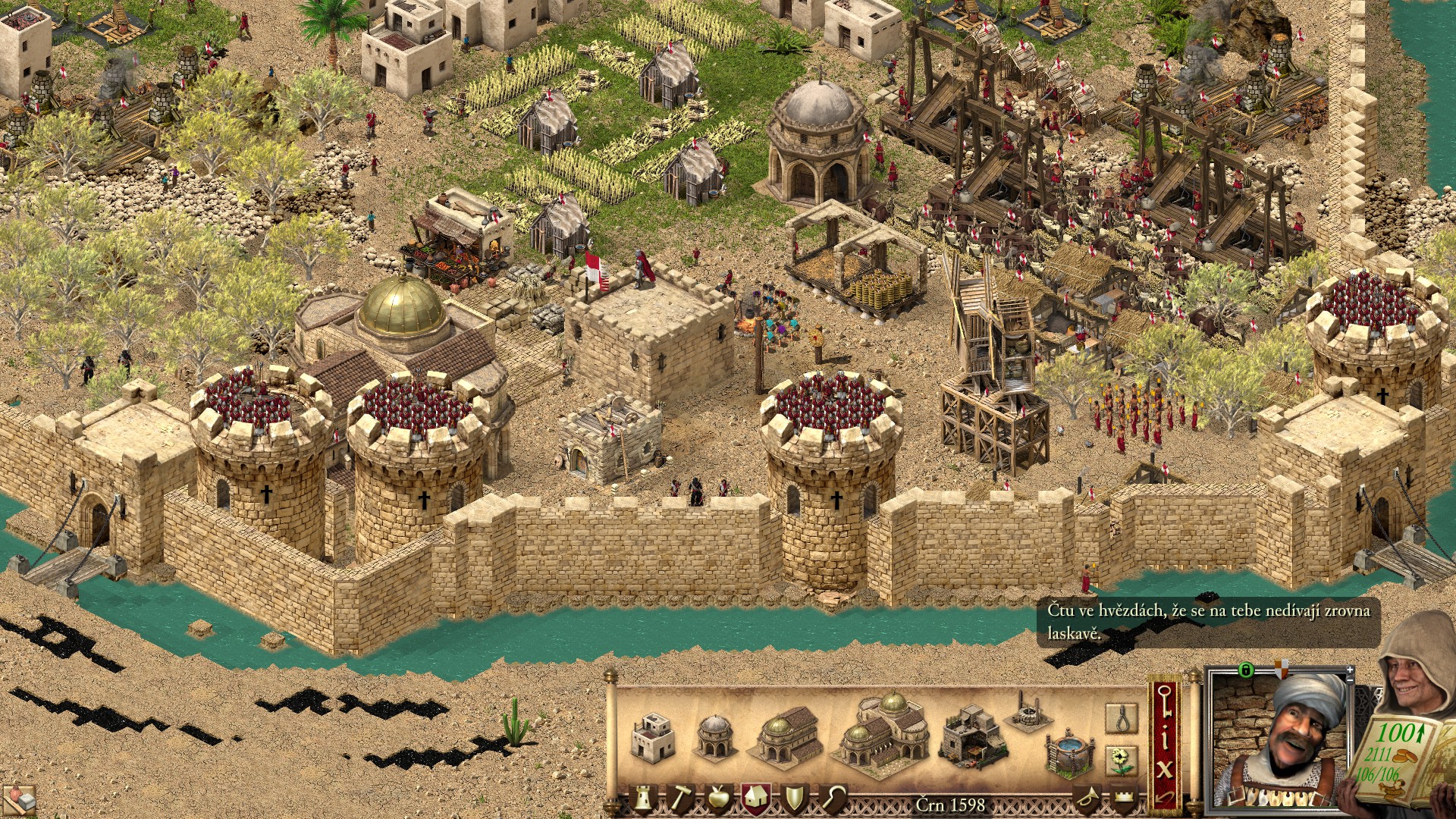Place a stone well building
Image resolution: width=1456 pixels, height=819 pixels.
[1025, 713]
